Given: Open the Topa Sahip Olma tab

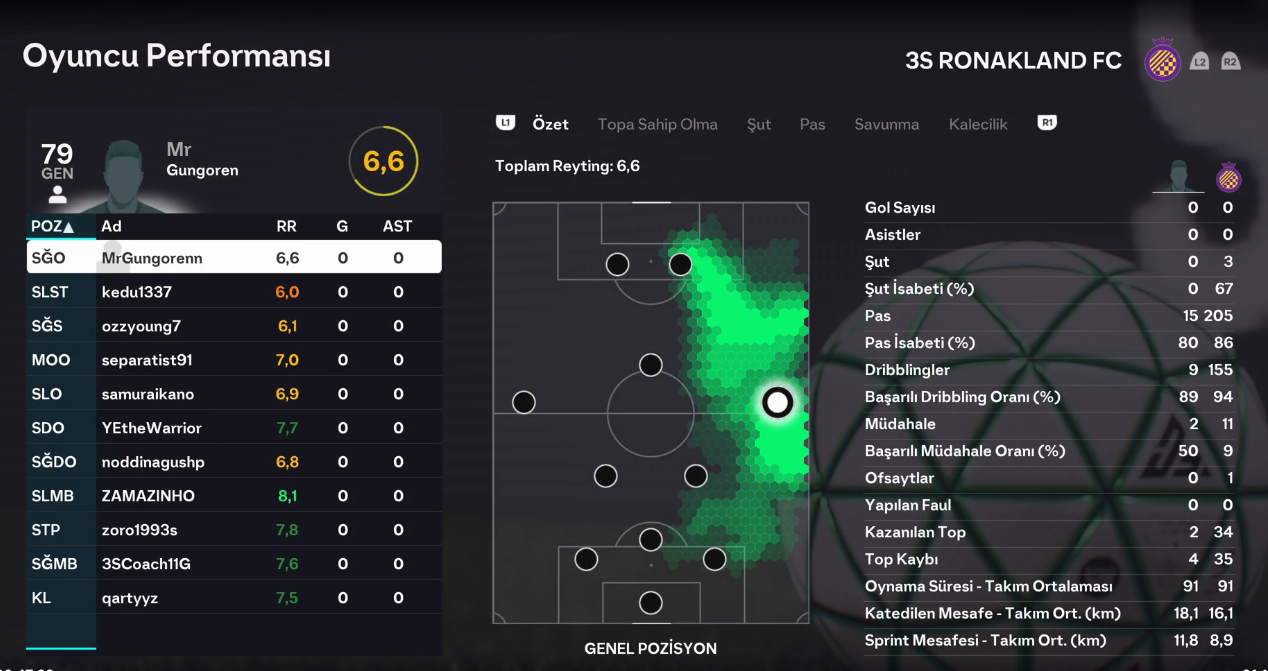Looking at the screenshot, I should [x=657, y=125].
